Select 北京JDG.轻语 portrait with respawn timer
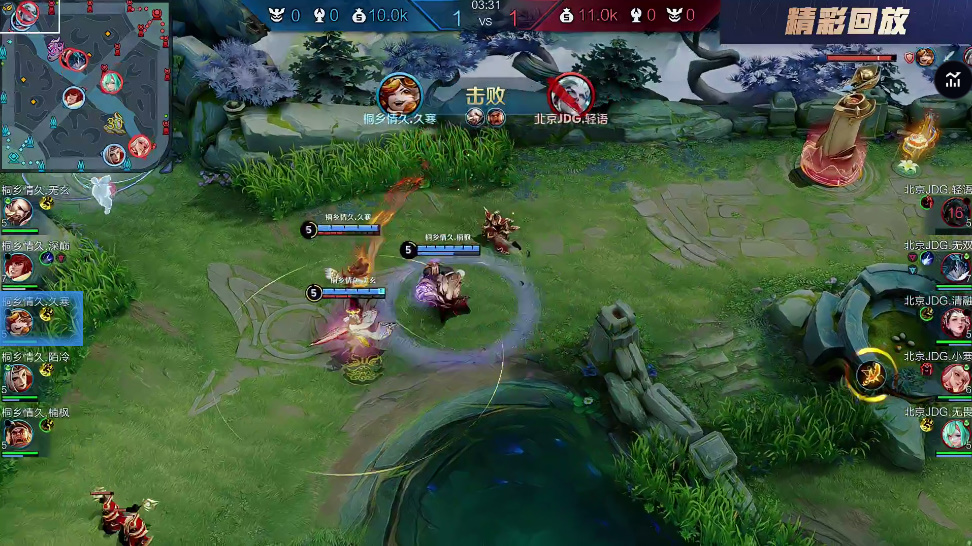The width and height of the screenshot is (972, 546). [x=954, y=213]
